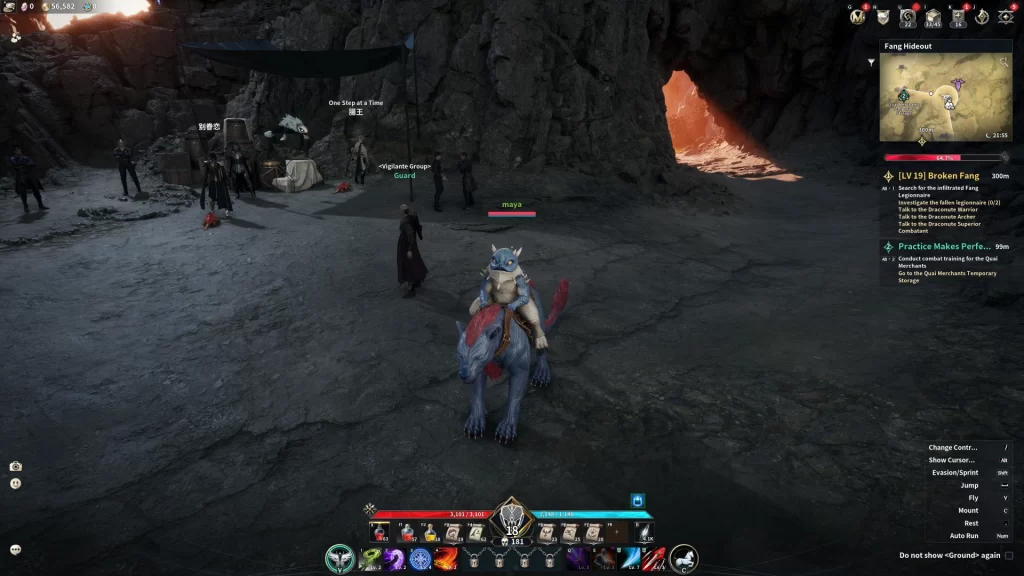Open the minimap filter funnel icon
The height and width of the screenshot is (576, 1024).
(871, 62)
